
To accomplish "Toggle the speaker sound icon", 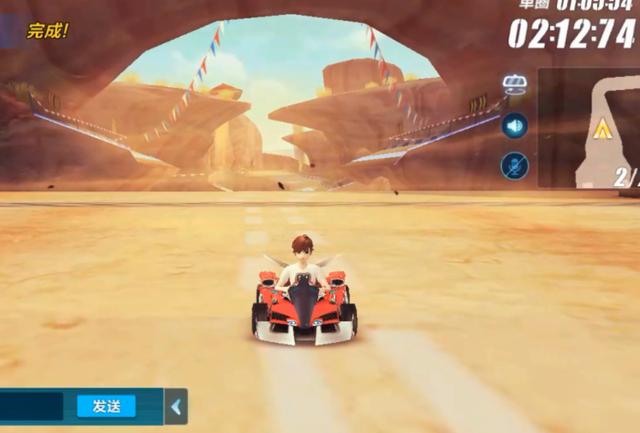I will pos(515,125).
